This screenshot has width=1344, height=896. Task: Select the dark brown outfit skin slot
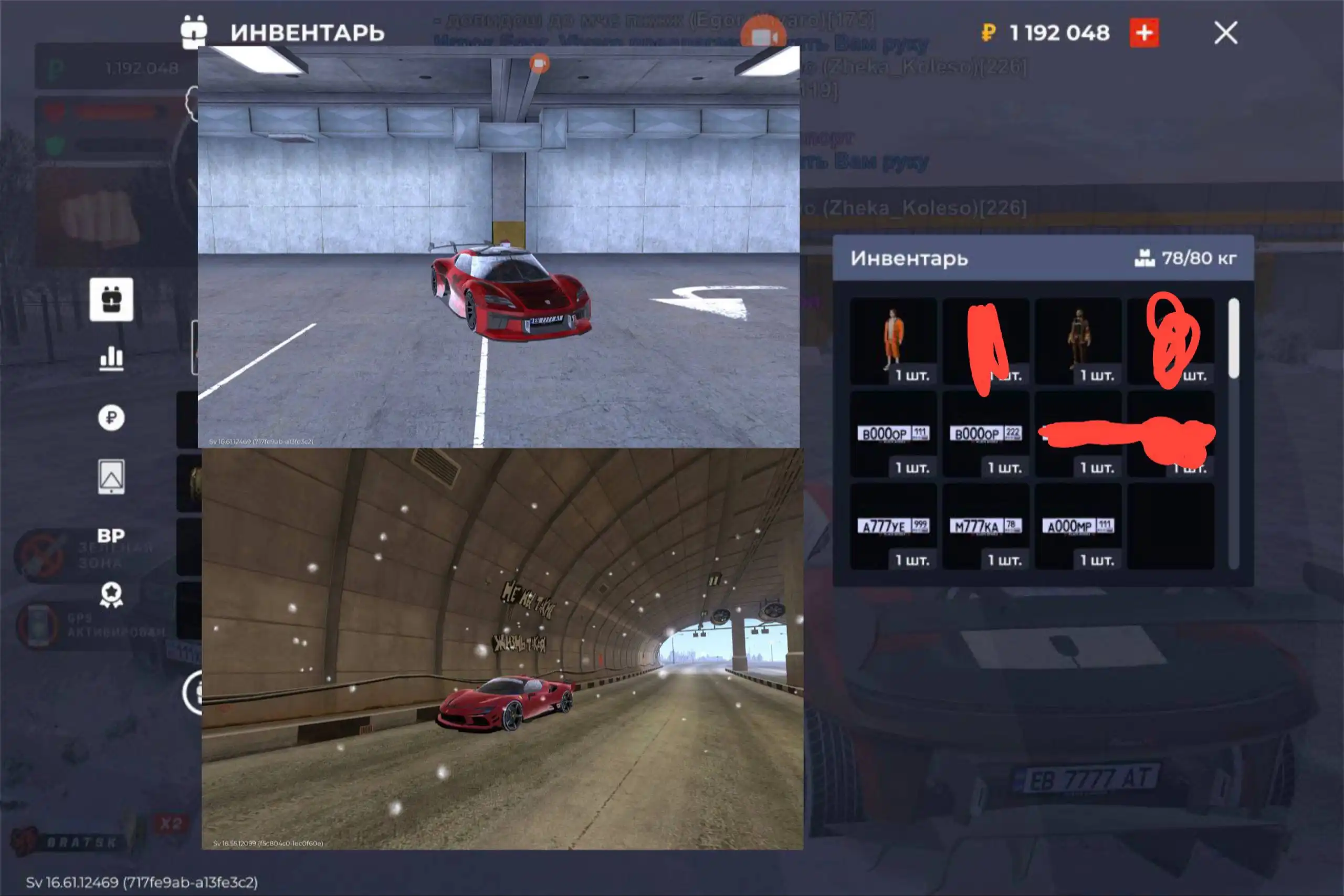tap(1078, 341)
